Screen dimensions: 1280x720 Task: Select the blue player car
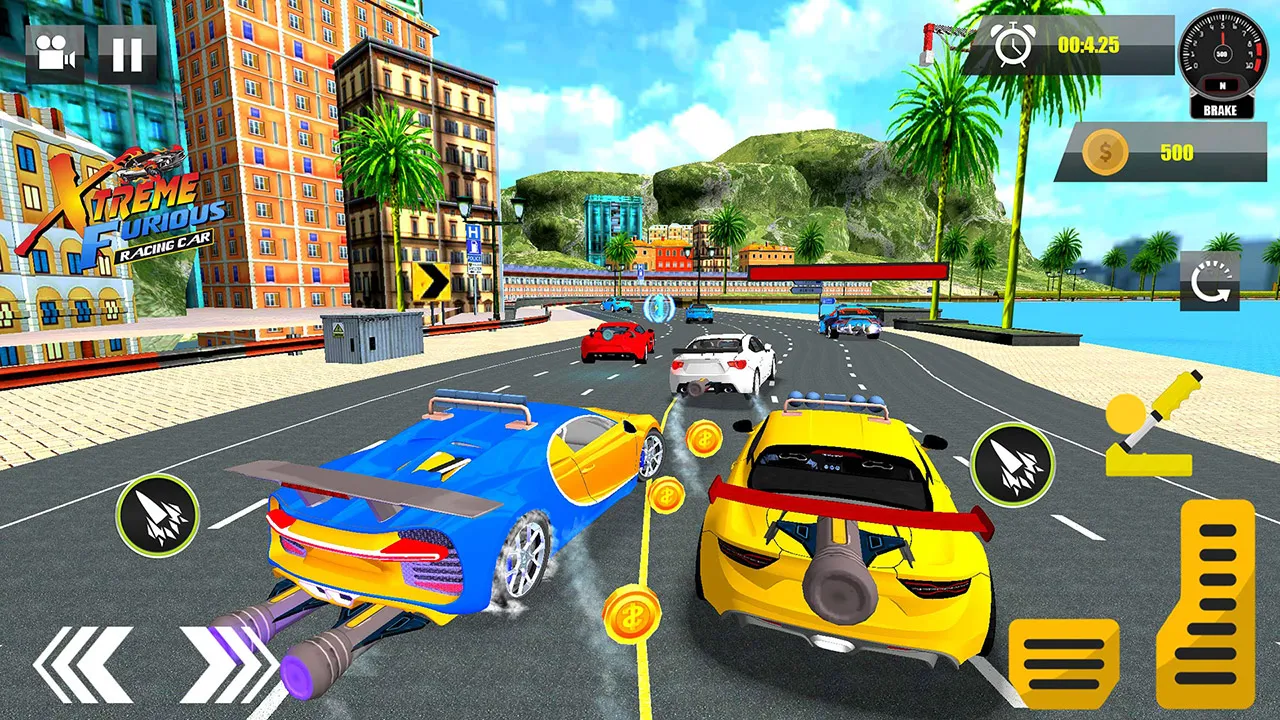click(450, 510)
